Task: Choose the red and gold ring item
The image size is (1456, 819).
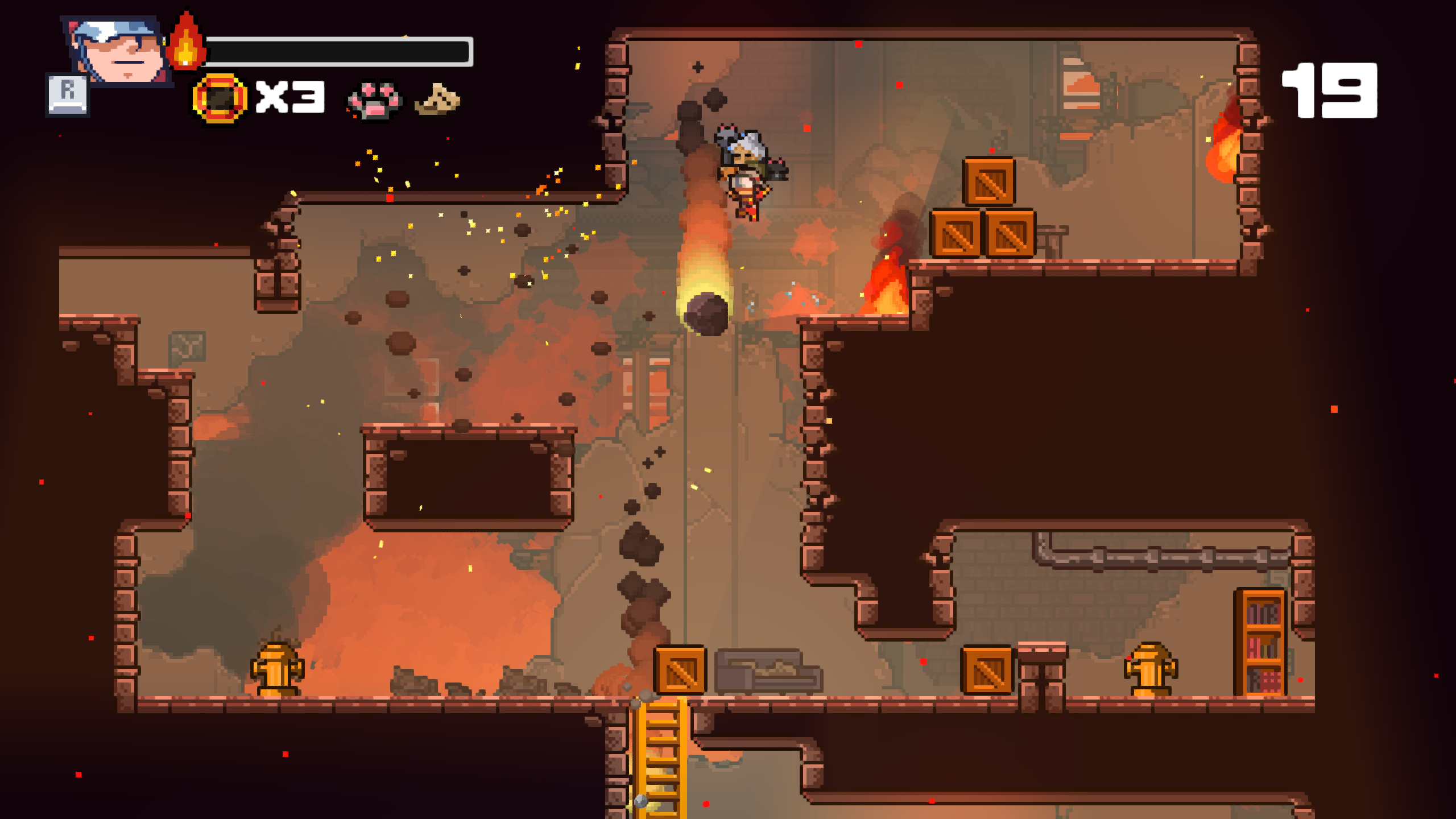Action: tap(220, 98)
